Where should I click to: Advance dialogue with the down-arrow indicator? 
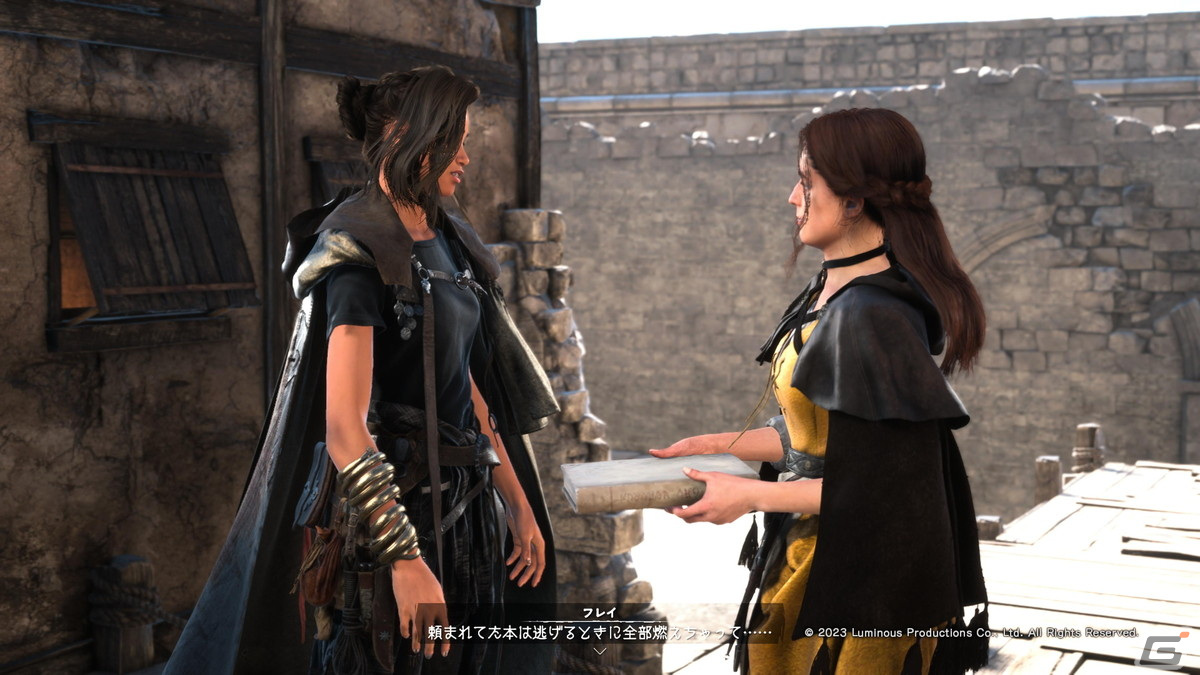point(600,650)
